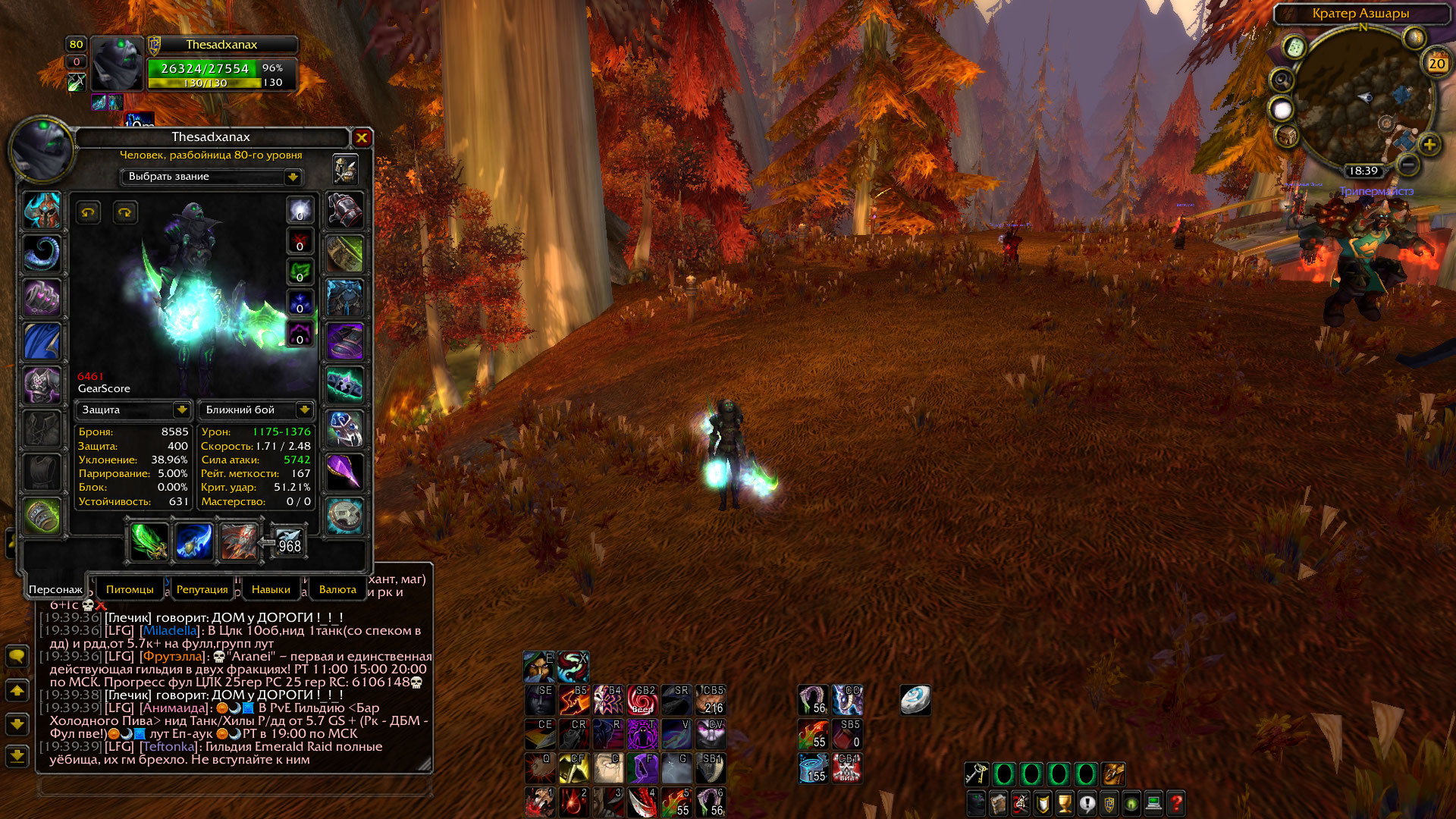This screenshot has width=1456, height=819.
Task: Open the red question mark help button
Action: point(1176,803)
